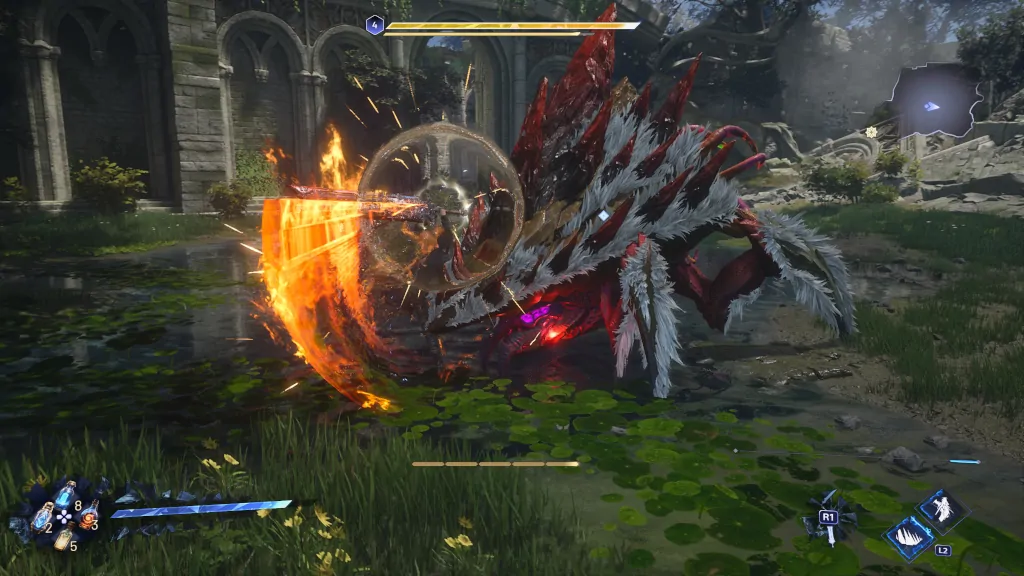Select the blue jar potion with 2 left
The width and height of the screenshot is (1024, 576).
(42, 516)
